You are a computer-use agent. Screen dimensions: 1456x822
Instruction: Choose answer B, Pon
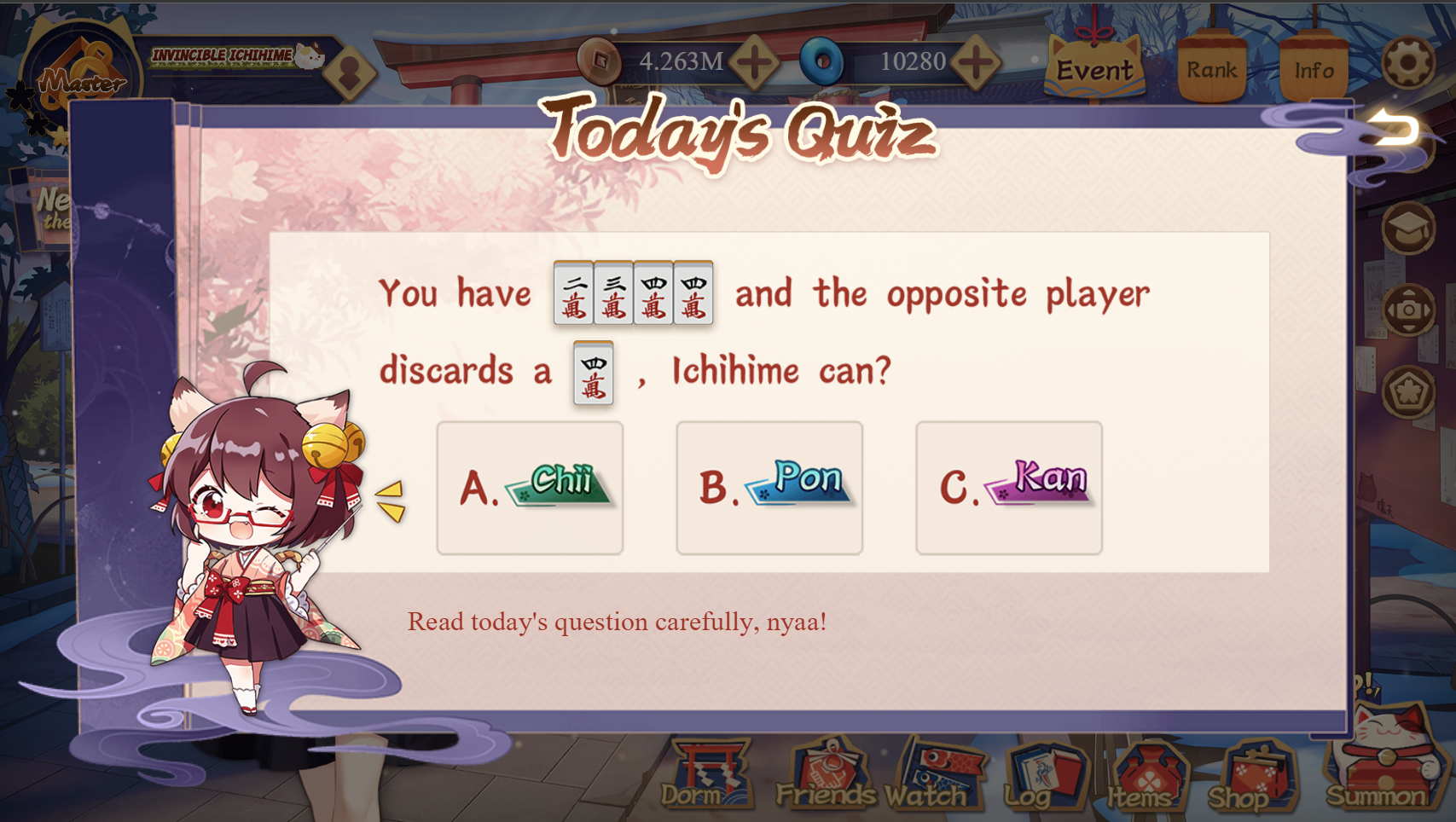point(769,488)
